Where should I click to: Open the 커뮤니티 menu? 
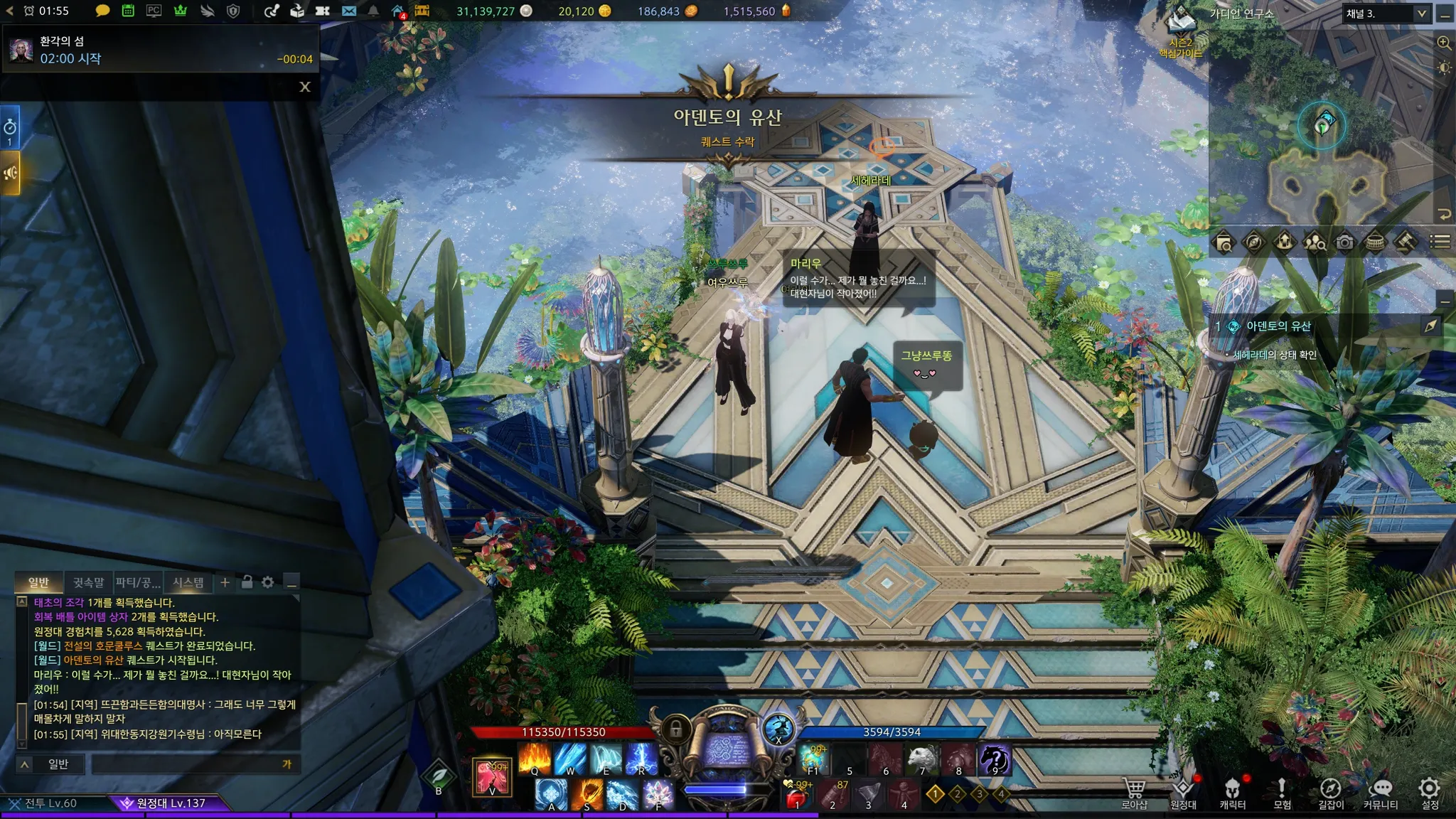click(x=1381, y=793)
